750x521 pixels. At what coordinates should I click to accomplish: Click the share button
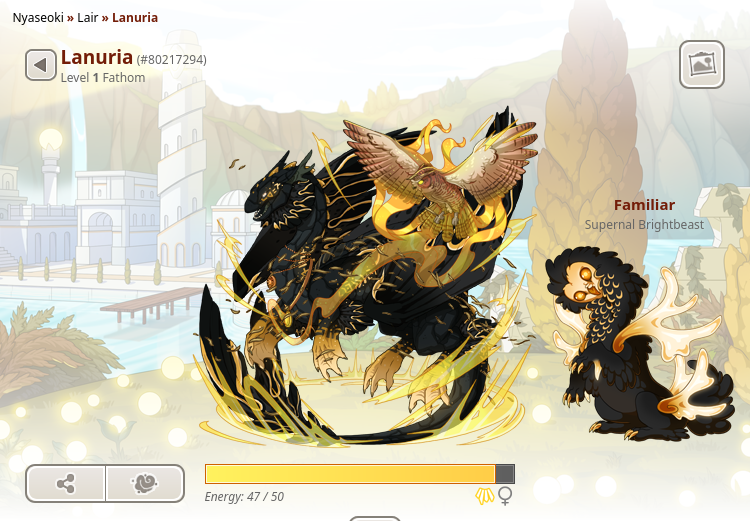pyautogui.click(x=66, y=484)
